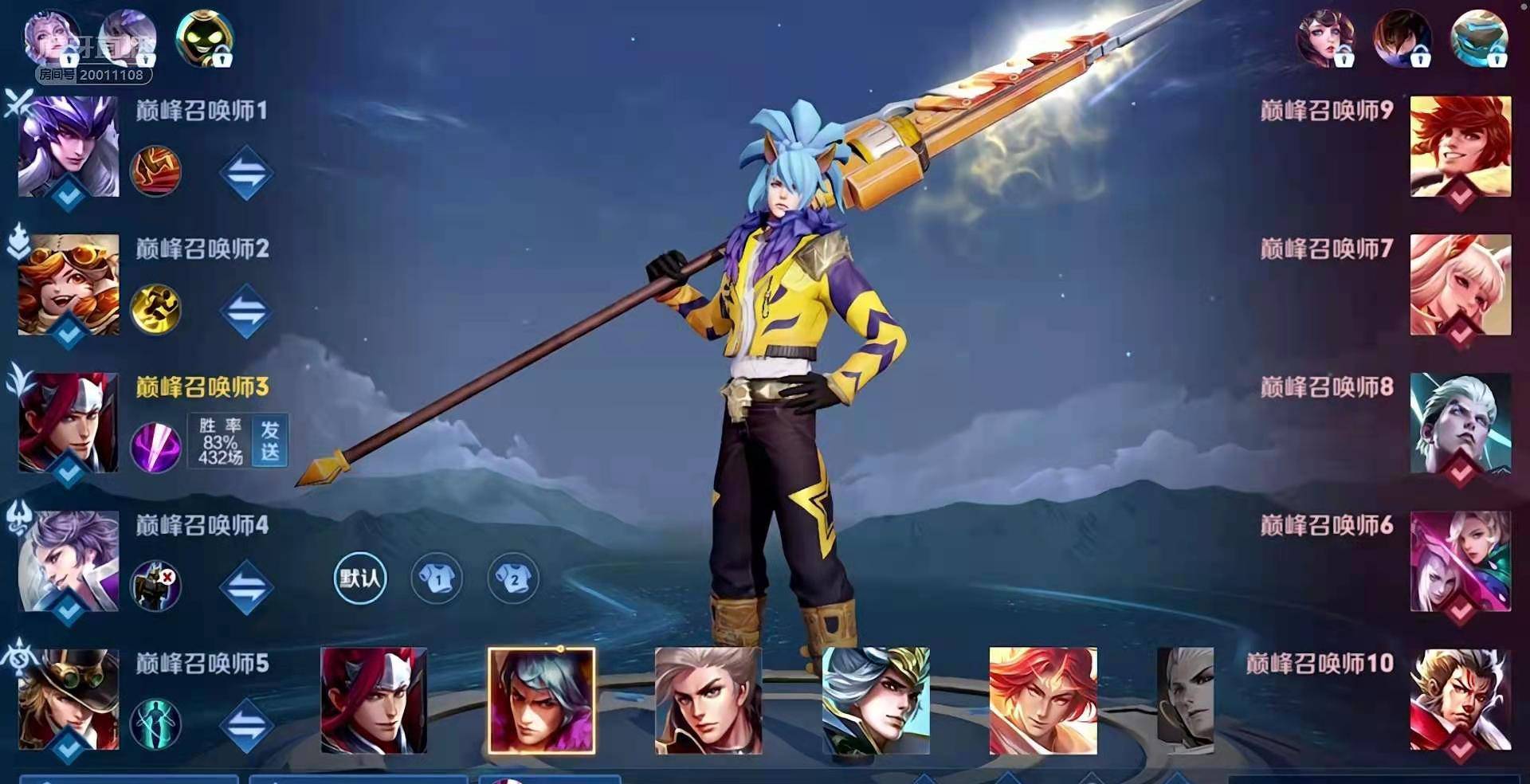This screenshot has height=784, width=1530.
Task: Click the yellow sprint spell icon of 巅峰召唤师2
Action: coord(155,309)
